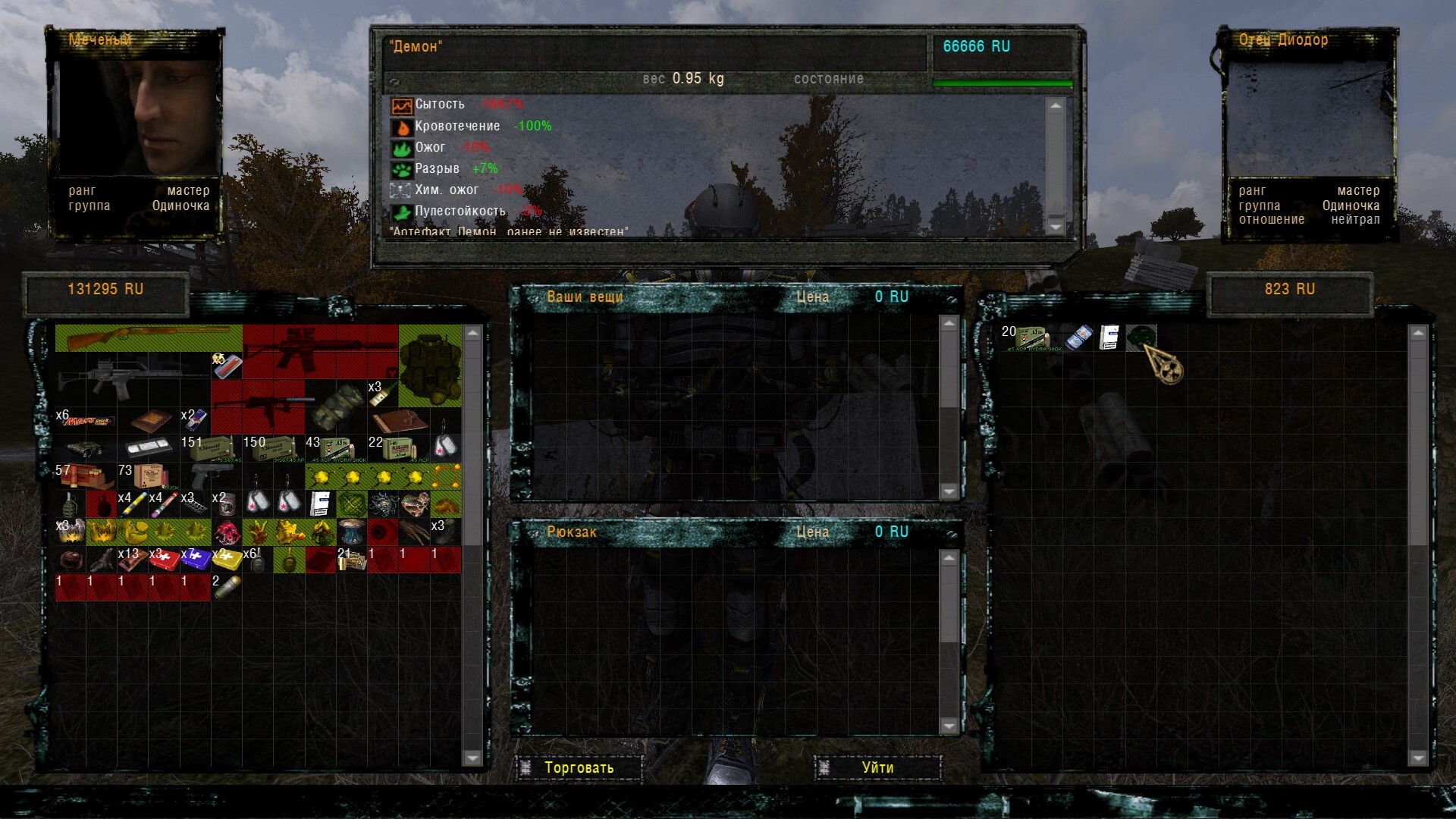Select the vodka bottle stack
Image resolution: width=1456 pixels, height=819 pixels.
pyautogui.click(x=383, y=393)
